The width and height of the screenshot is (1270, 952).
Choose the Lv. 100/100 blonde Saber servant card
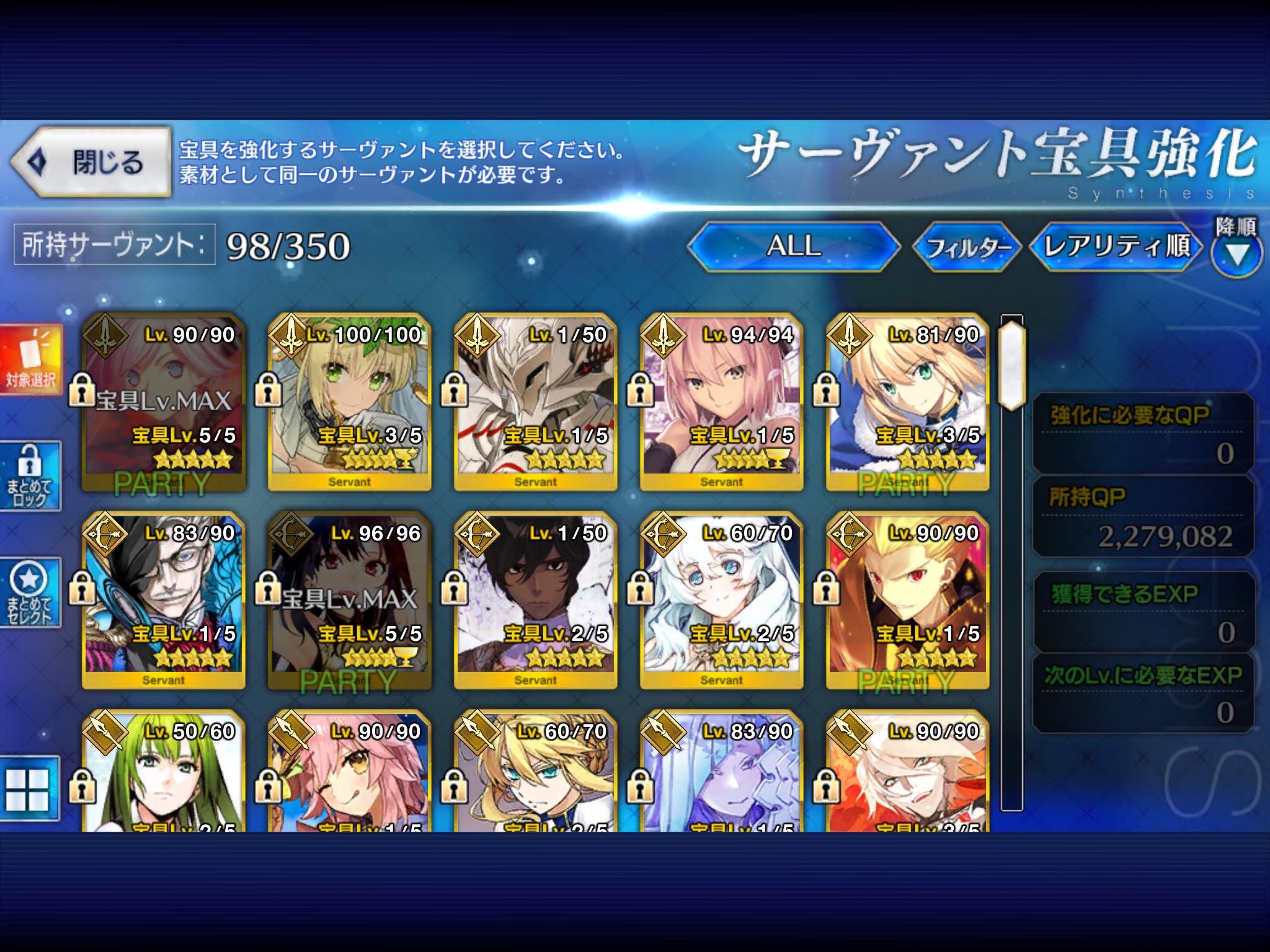tap(349, 402)
